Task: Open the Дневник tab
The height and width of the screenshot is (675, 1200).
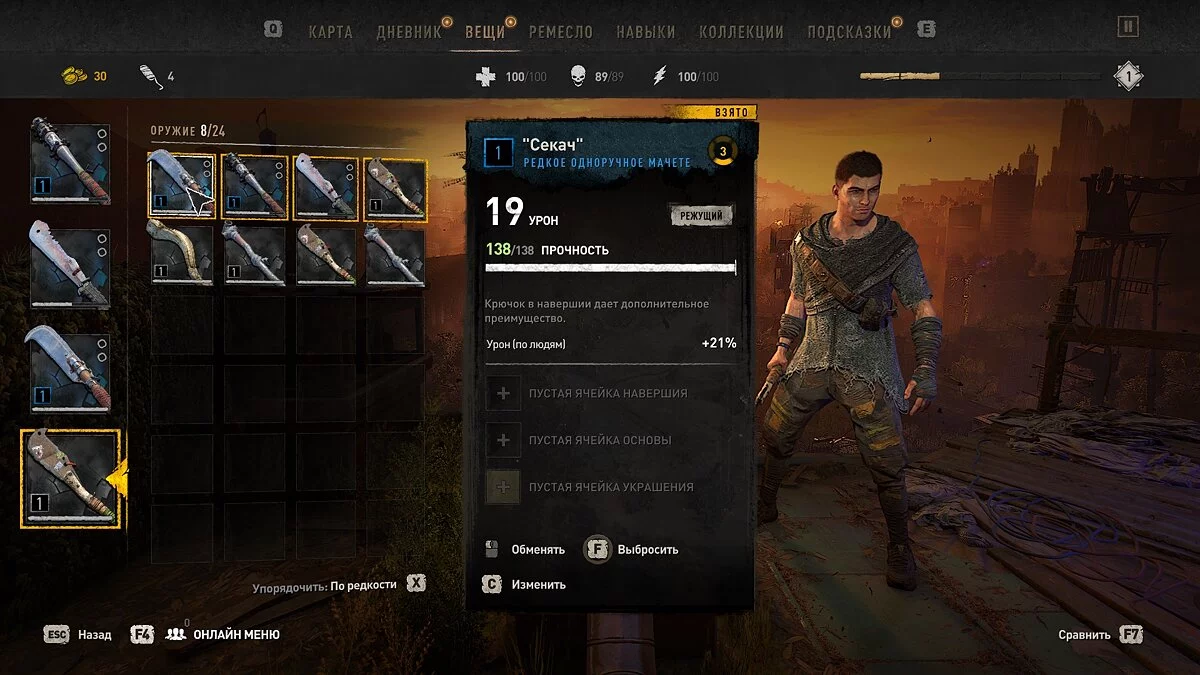Action: [x=408, y=31]
